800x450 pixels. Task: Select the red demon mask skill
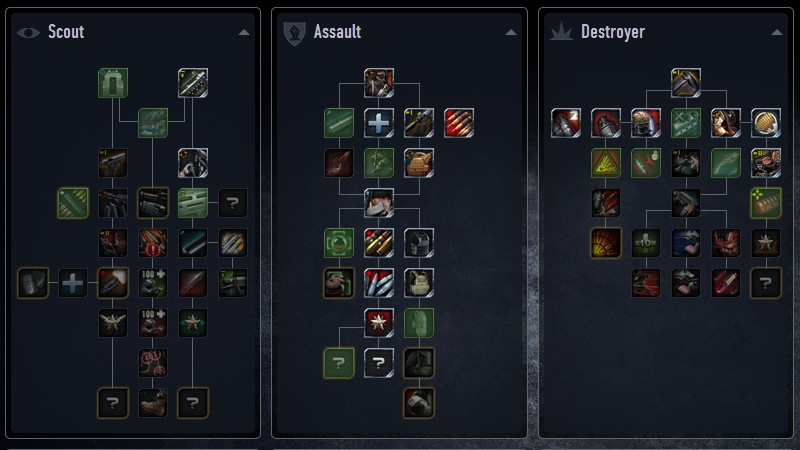726,242
